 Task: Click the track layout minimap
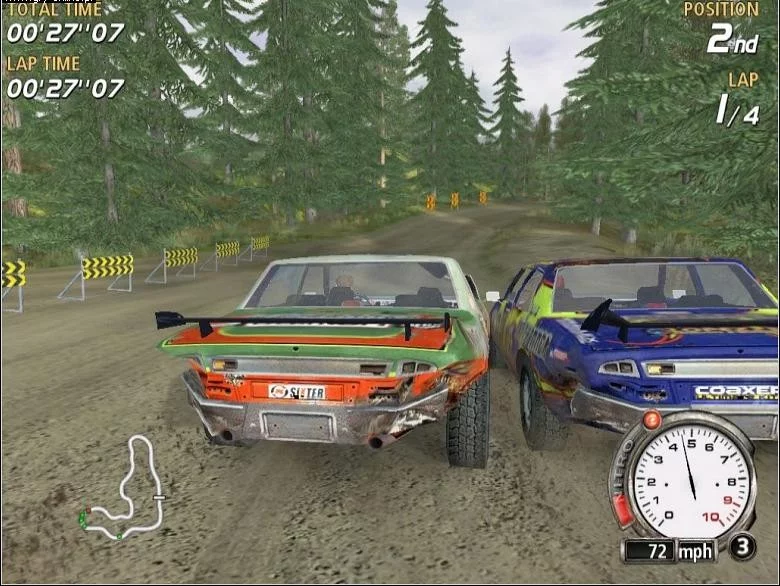[123, 489]
